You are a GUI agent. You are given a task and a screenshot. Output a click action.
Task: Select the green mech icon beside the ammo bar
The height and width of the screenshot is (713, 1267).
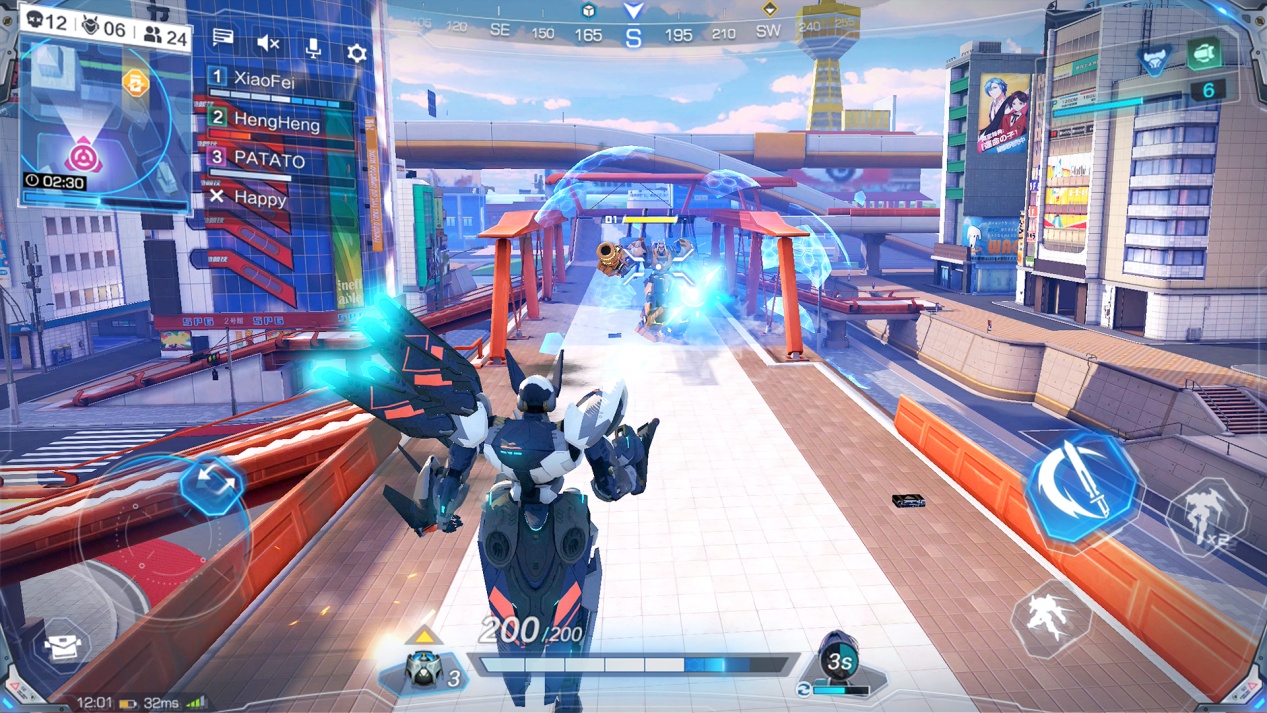pos(1205,53)
